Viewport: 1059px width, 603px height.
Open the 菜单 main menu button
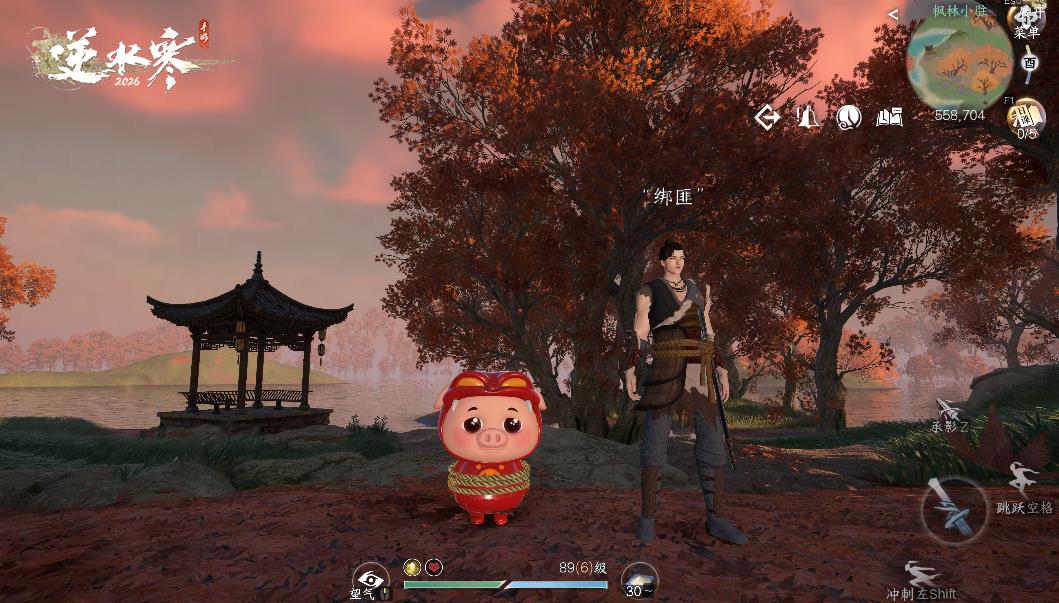[1027, 22]
